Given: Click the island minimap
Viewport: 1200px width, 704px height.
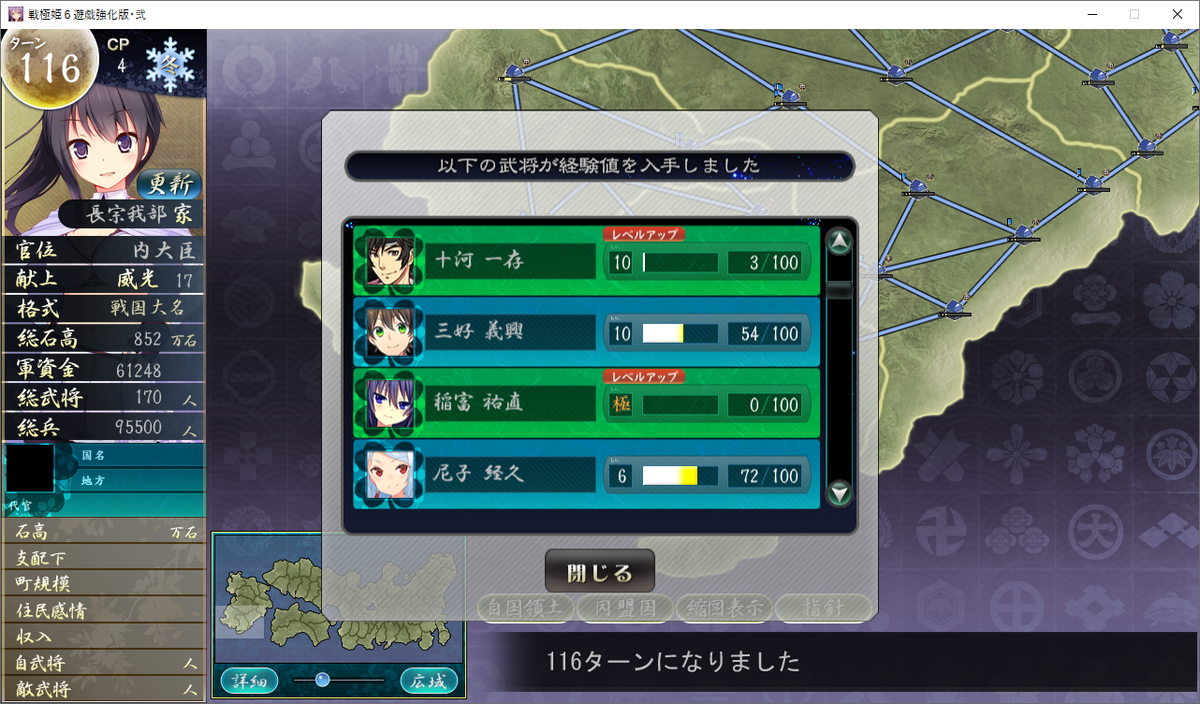Looking at the screenshot, I should pos(338,602).
